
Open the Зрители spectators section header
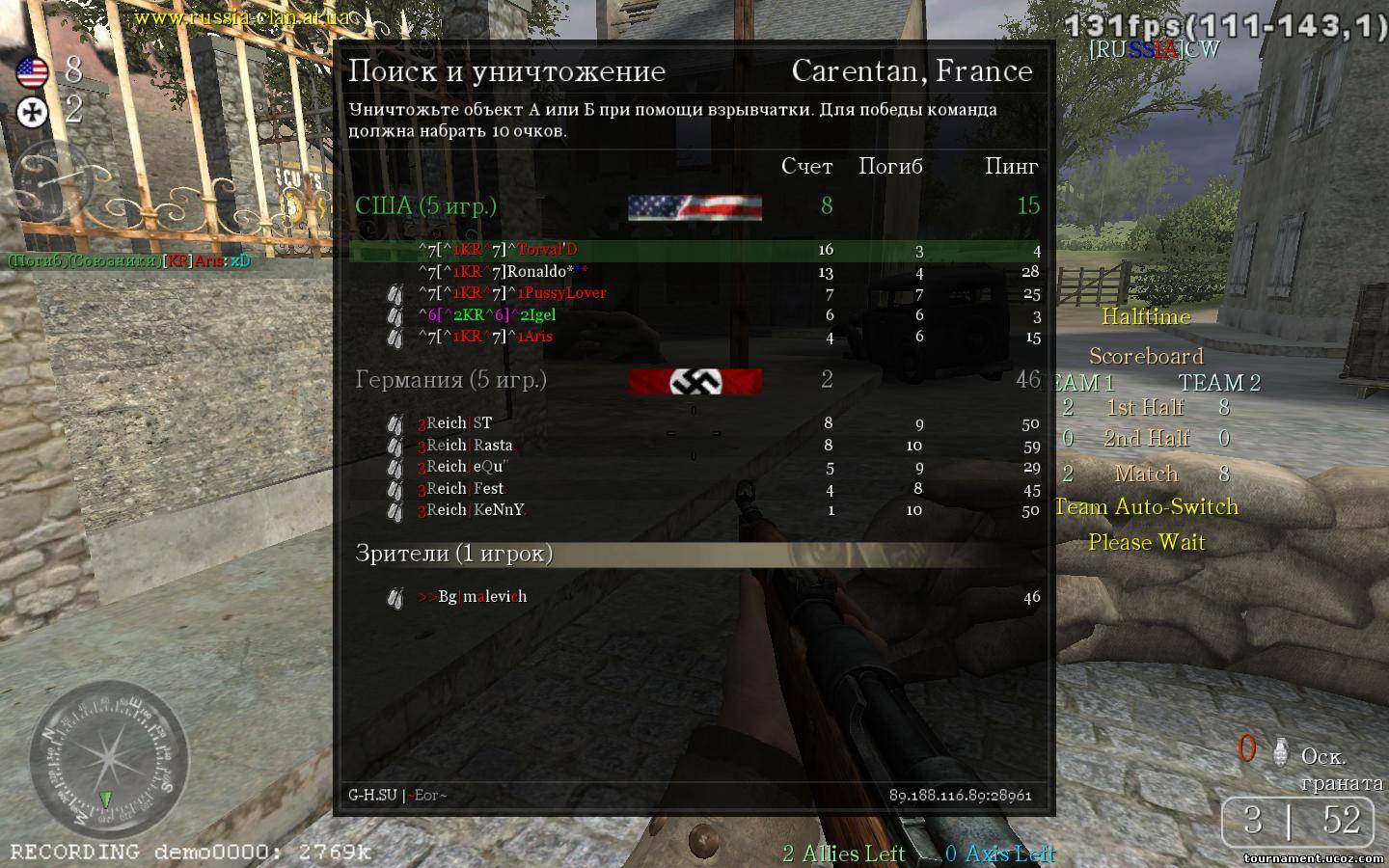click(454, 553)
